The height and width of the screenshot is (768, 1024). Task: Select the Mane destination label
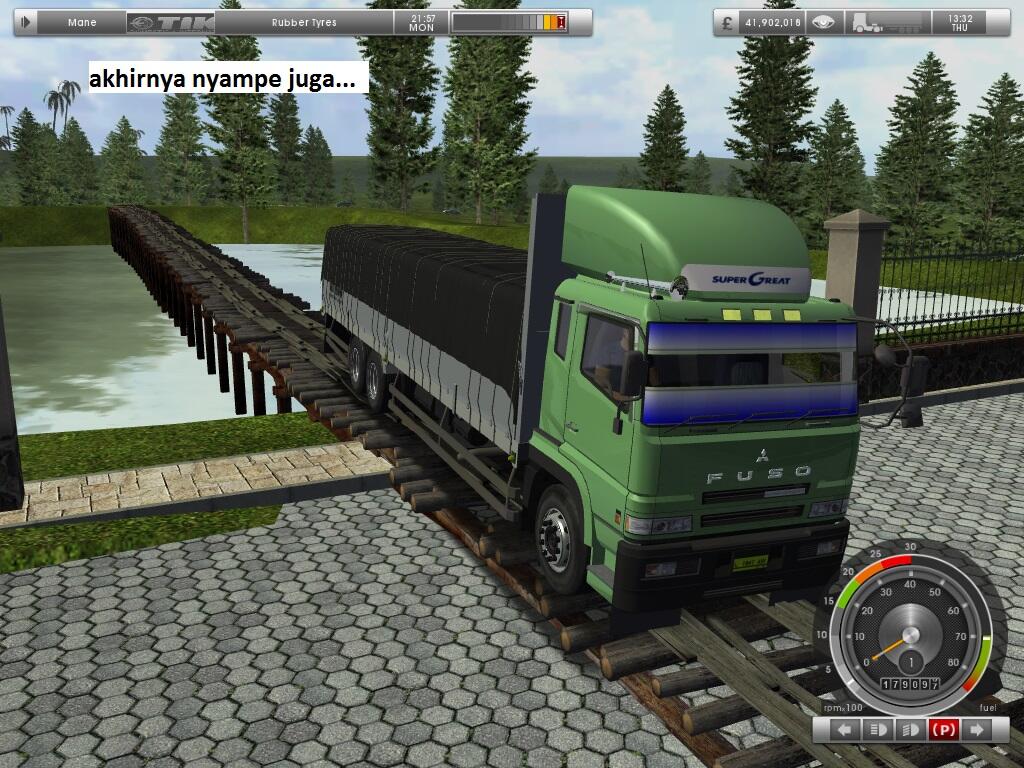(82, 22)
